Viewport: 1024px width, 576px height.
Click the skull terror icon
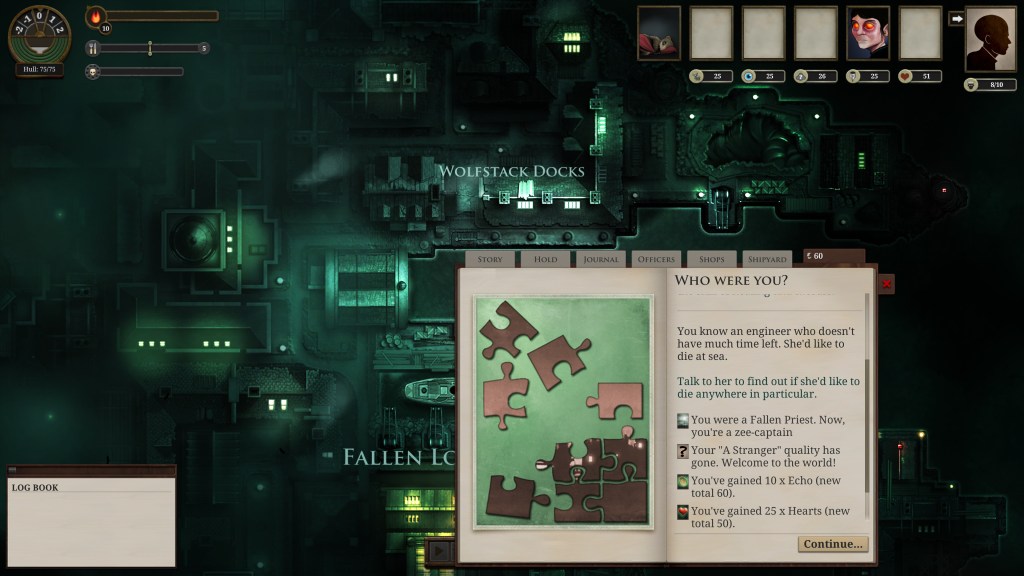coord(93,72)
